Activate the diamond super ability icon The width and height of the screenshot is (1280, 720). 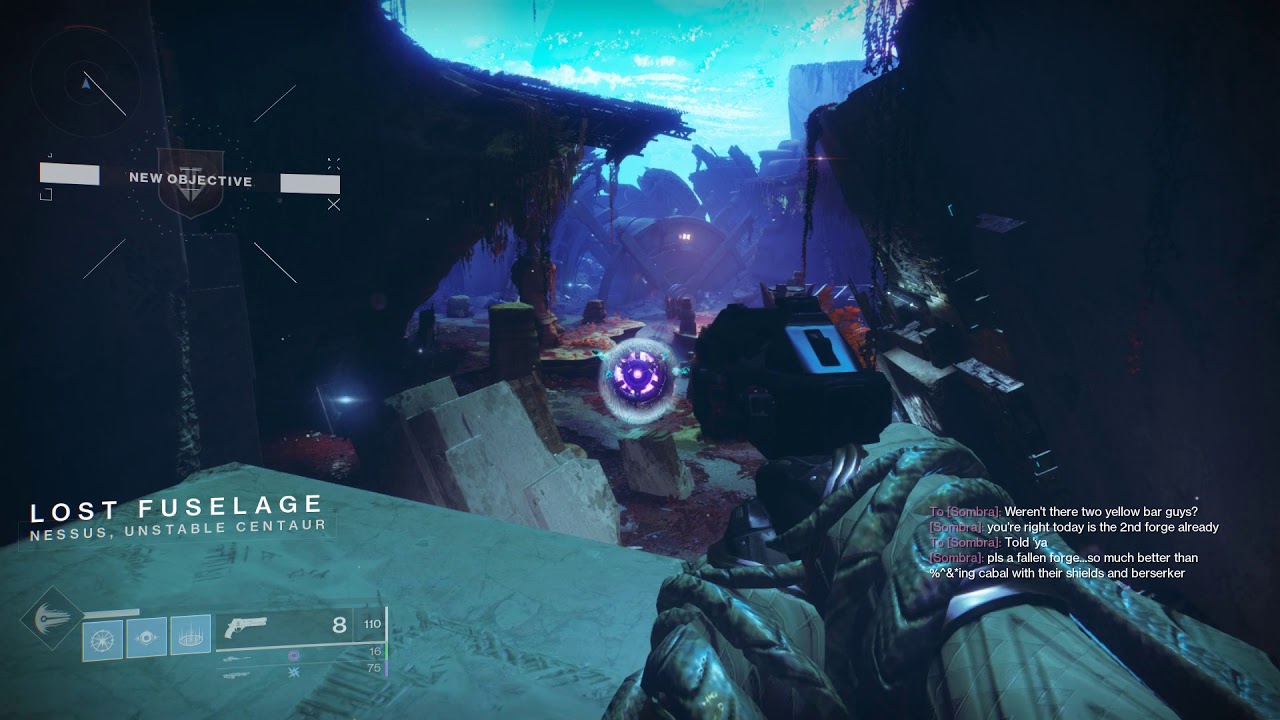[x=52, y=619]
